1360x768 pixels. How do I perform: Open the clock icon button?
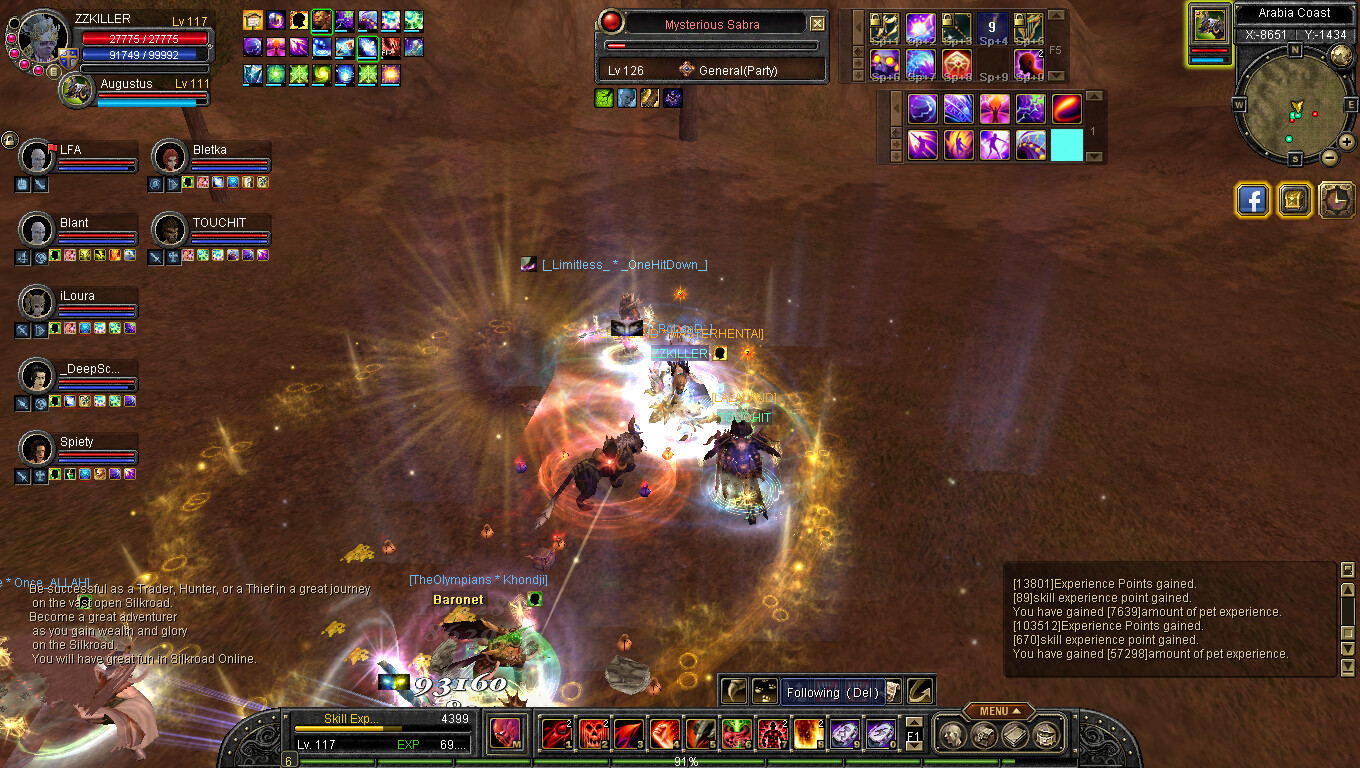tap(1337, 200)
